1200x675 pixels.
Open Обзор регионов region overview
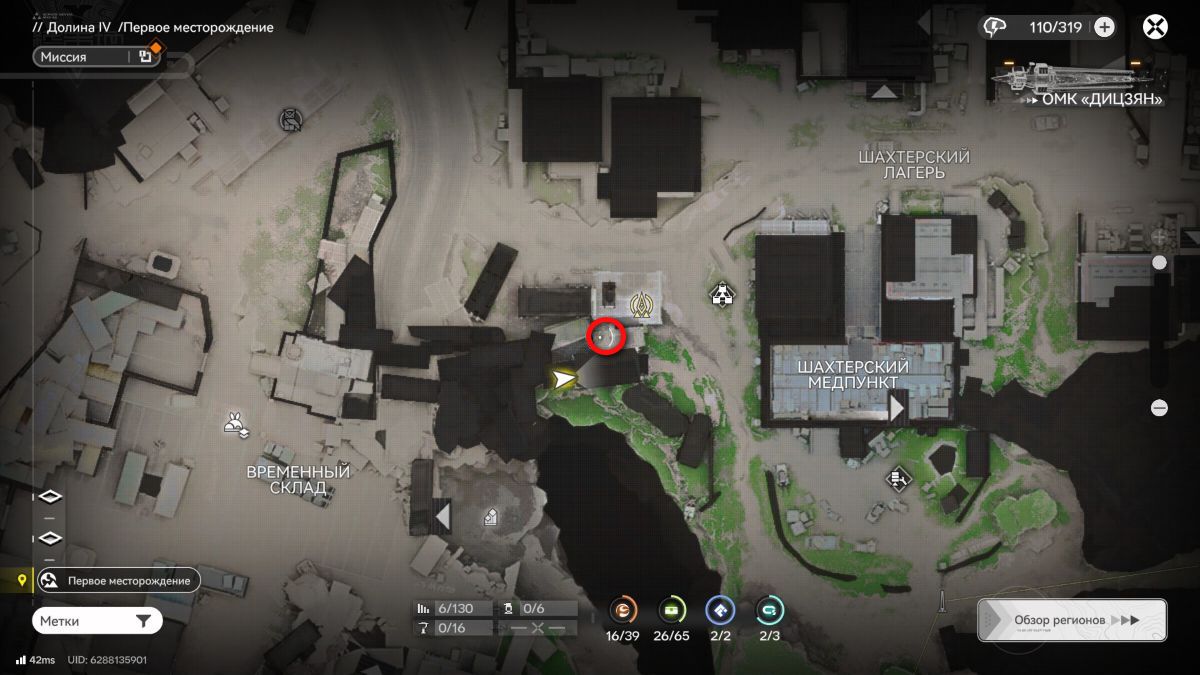(1071, 620)
